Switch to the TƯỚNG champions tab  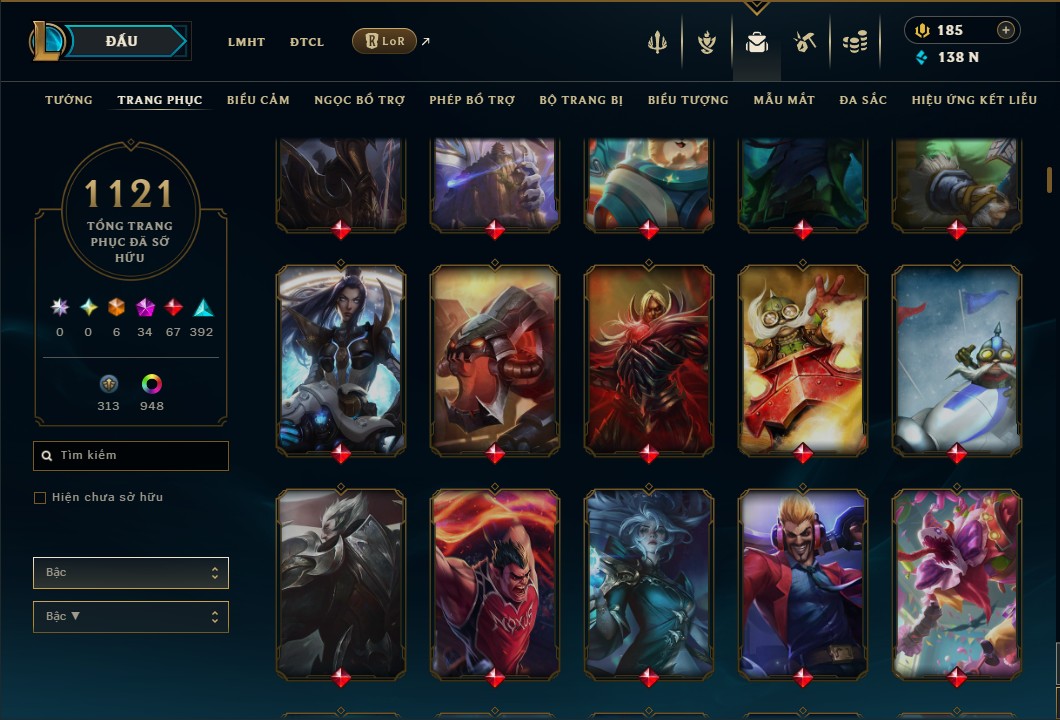(69, 100)
